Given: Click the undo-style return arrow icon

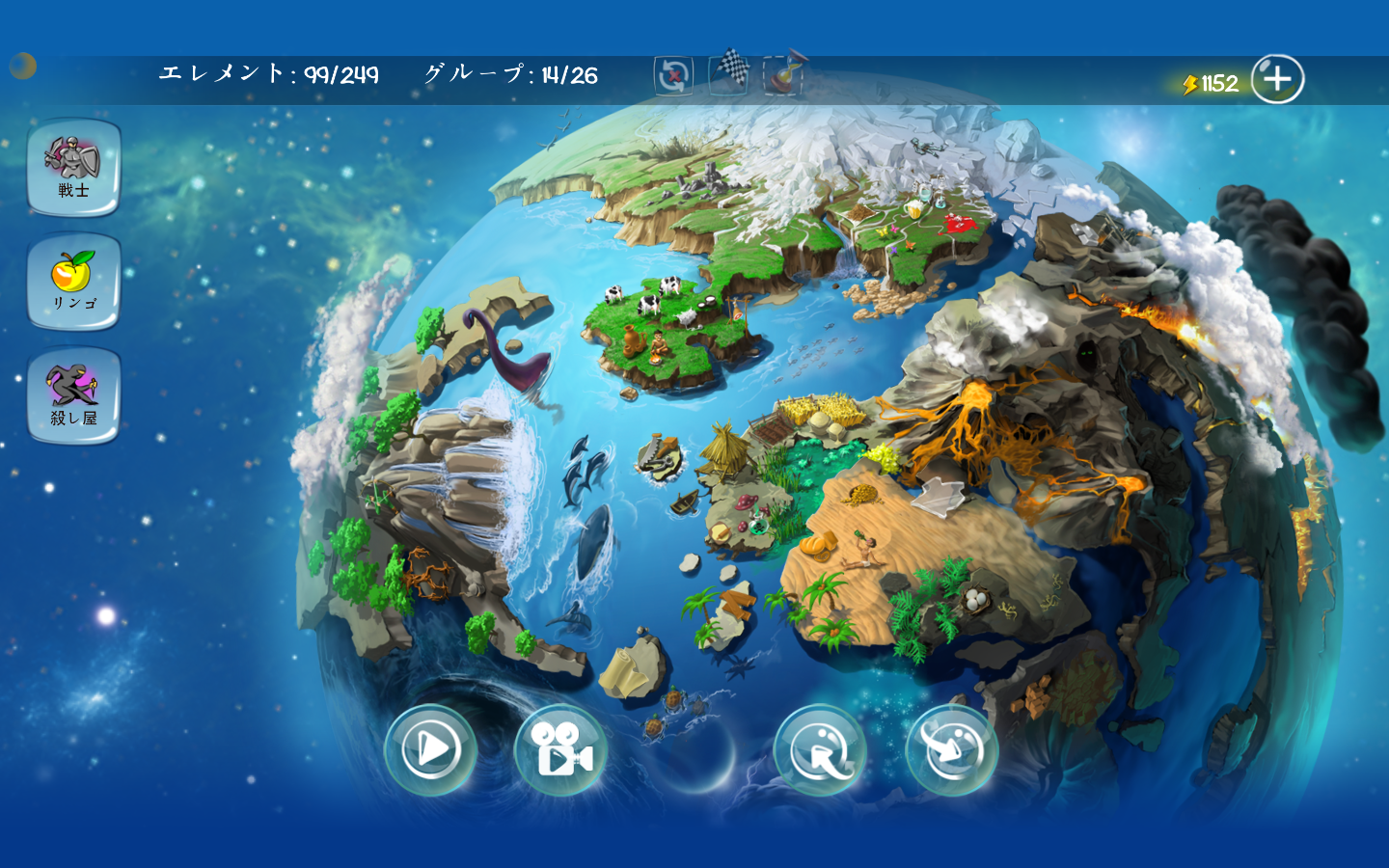Looking at the screenshot, I should pyautogui.click(x=819, y=752).
